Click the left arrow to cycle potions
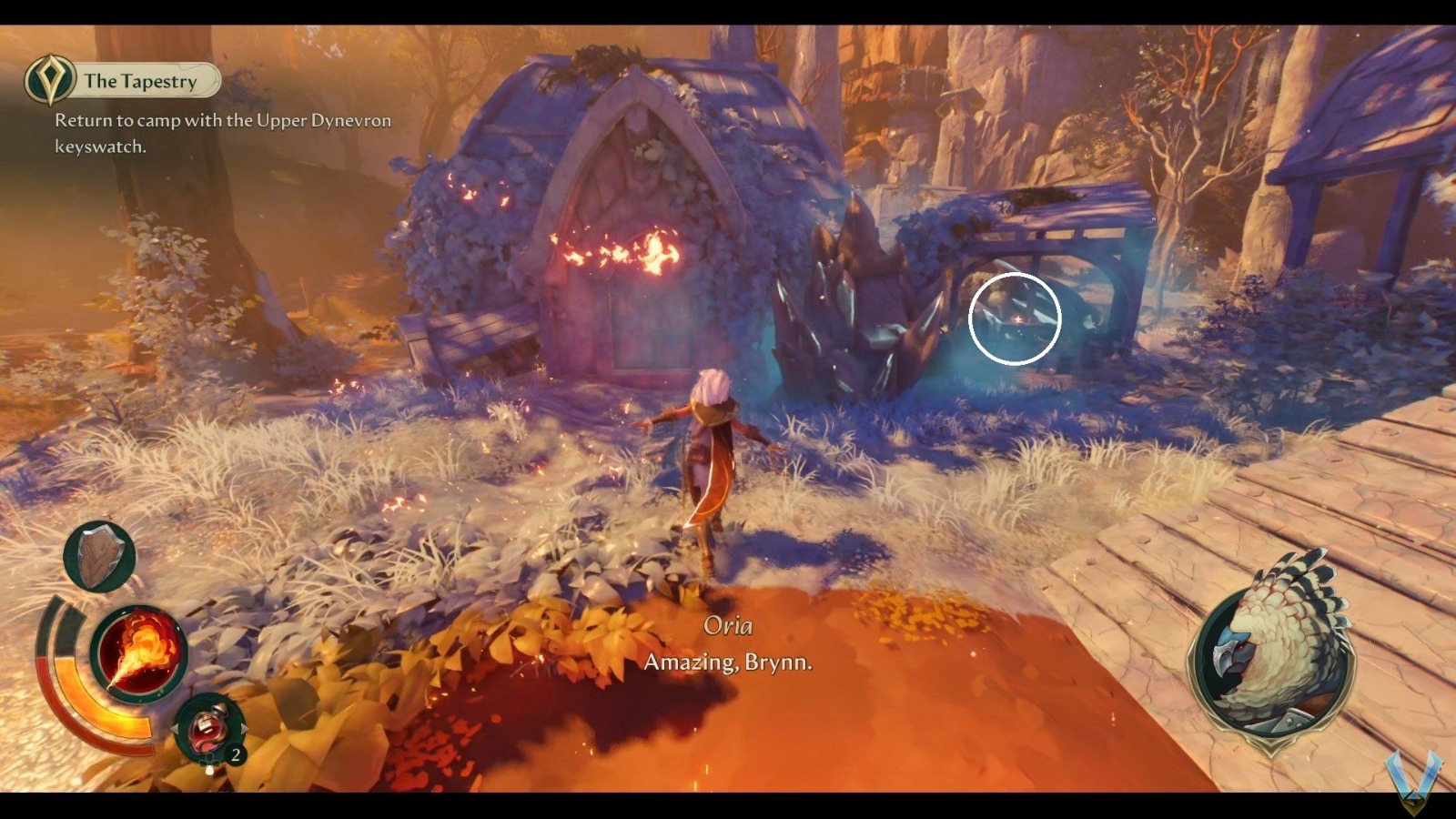The height and width of the screenshot is (819, 1456). (176, 729)
